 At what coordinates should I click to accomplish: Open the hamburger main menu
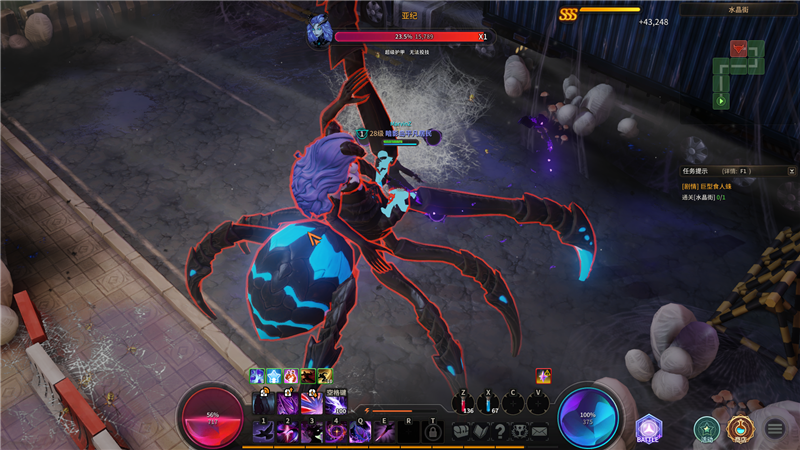point(775,429)
